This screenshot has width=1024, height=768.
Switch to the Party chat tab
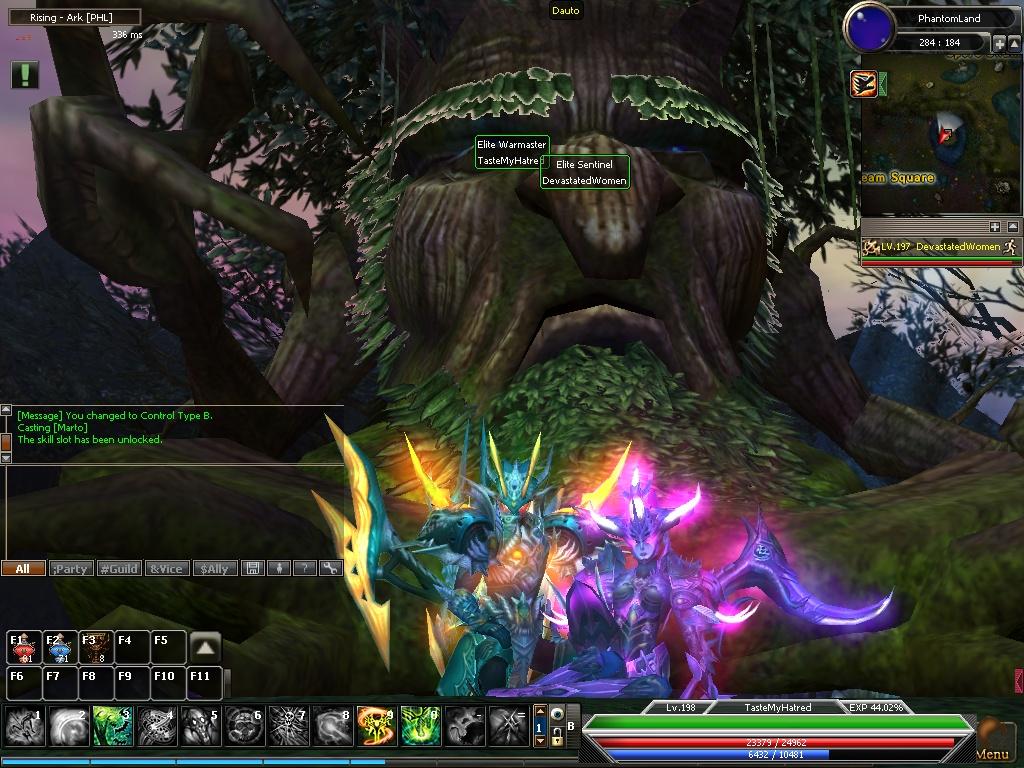click(70, 568)
